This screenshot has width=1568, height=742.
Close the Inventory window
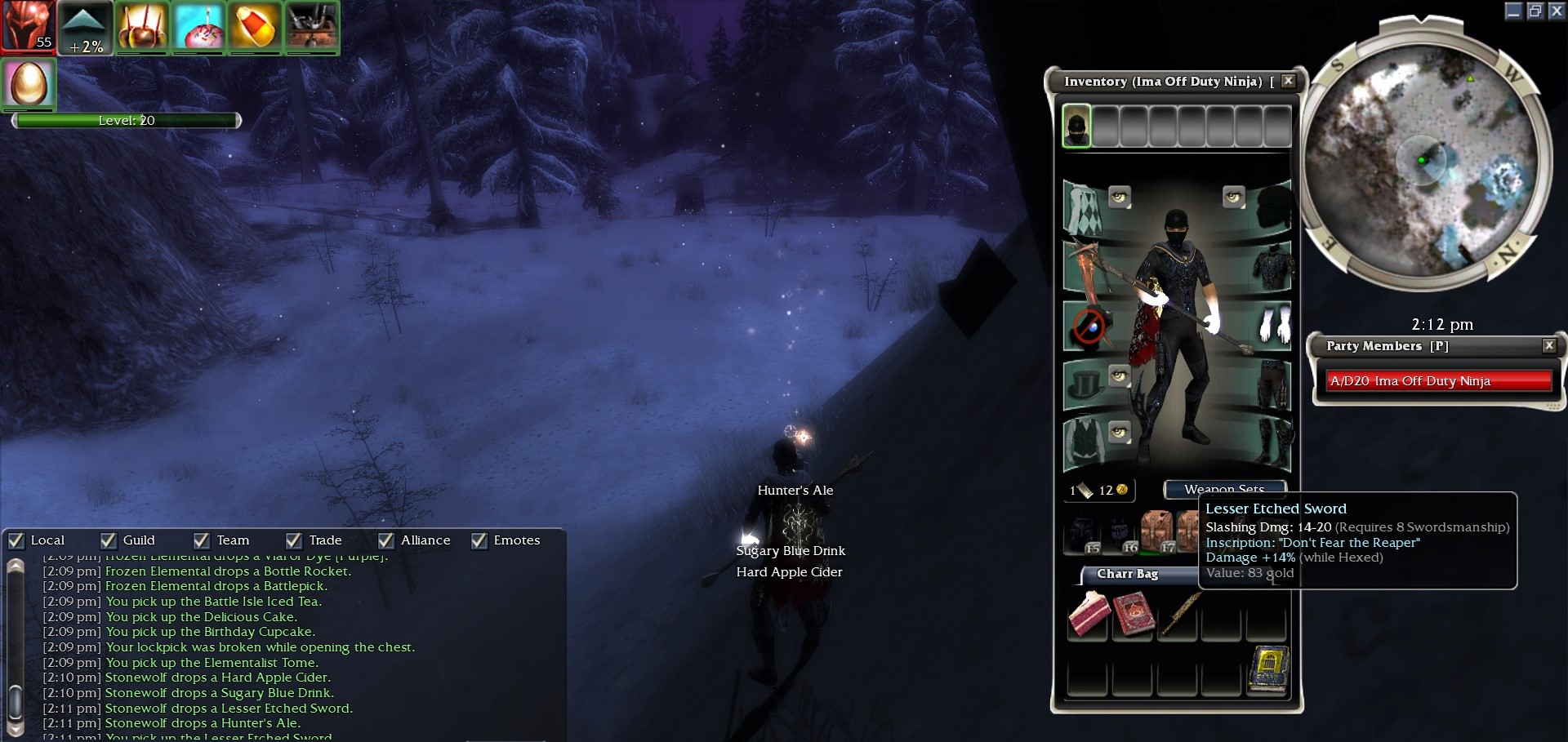coord(1288,81)
